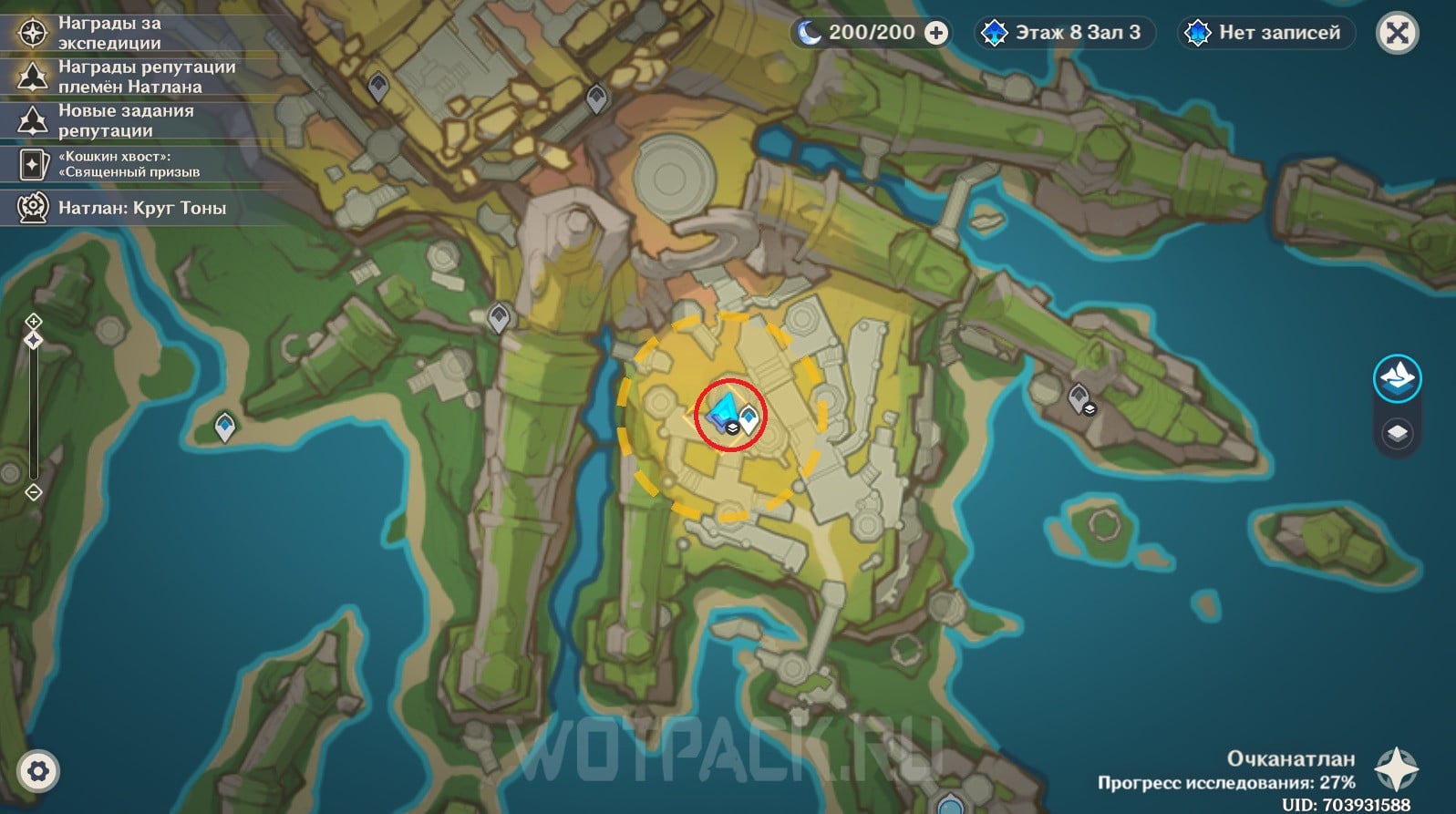Click the map zoom slider handle
The height and width of the screenshot is (814, 1456).
(34, 340)
